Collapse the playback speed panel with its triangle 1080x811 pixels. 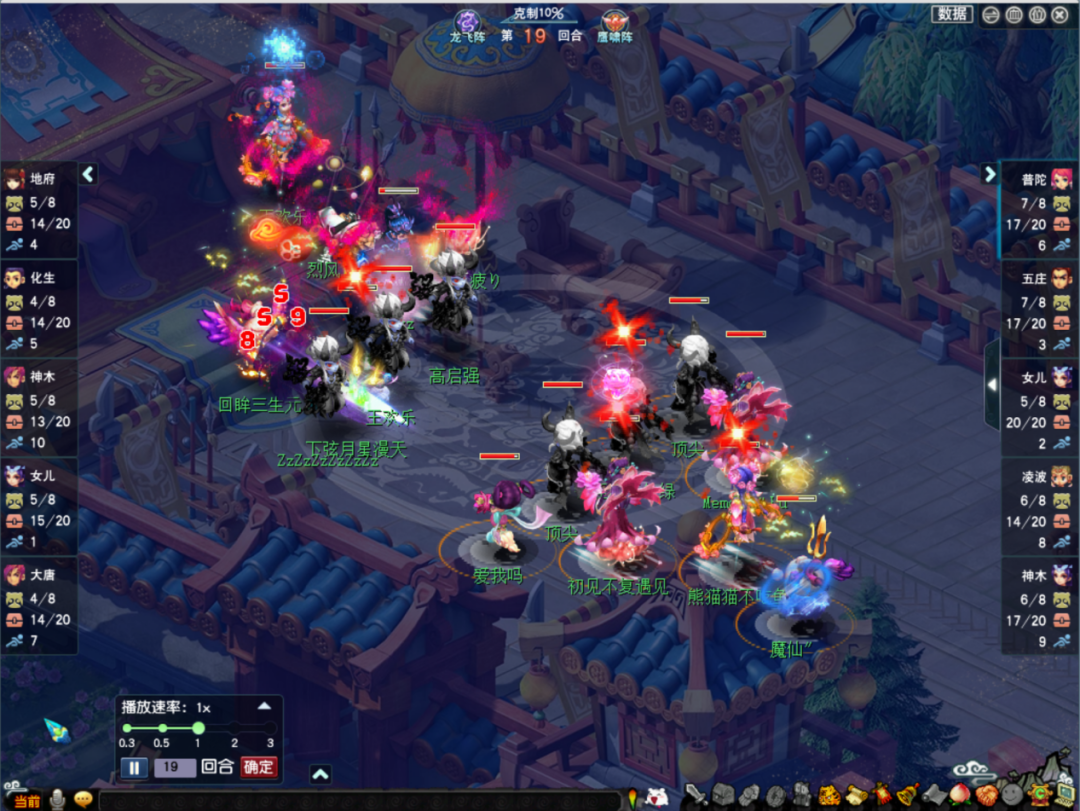click(264, 705)
